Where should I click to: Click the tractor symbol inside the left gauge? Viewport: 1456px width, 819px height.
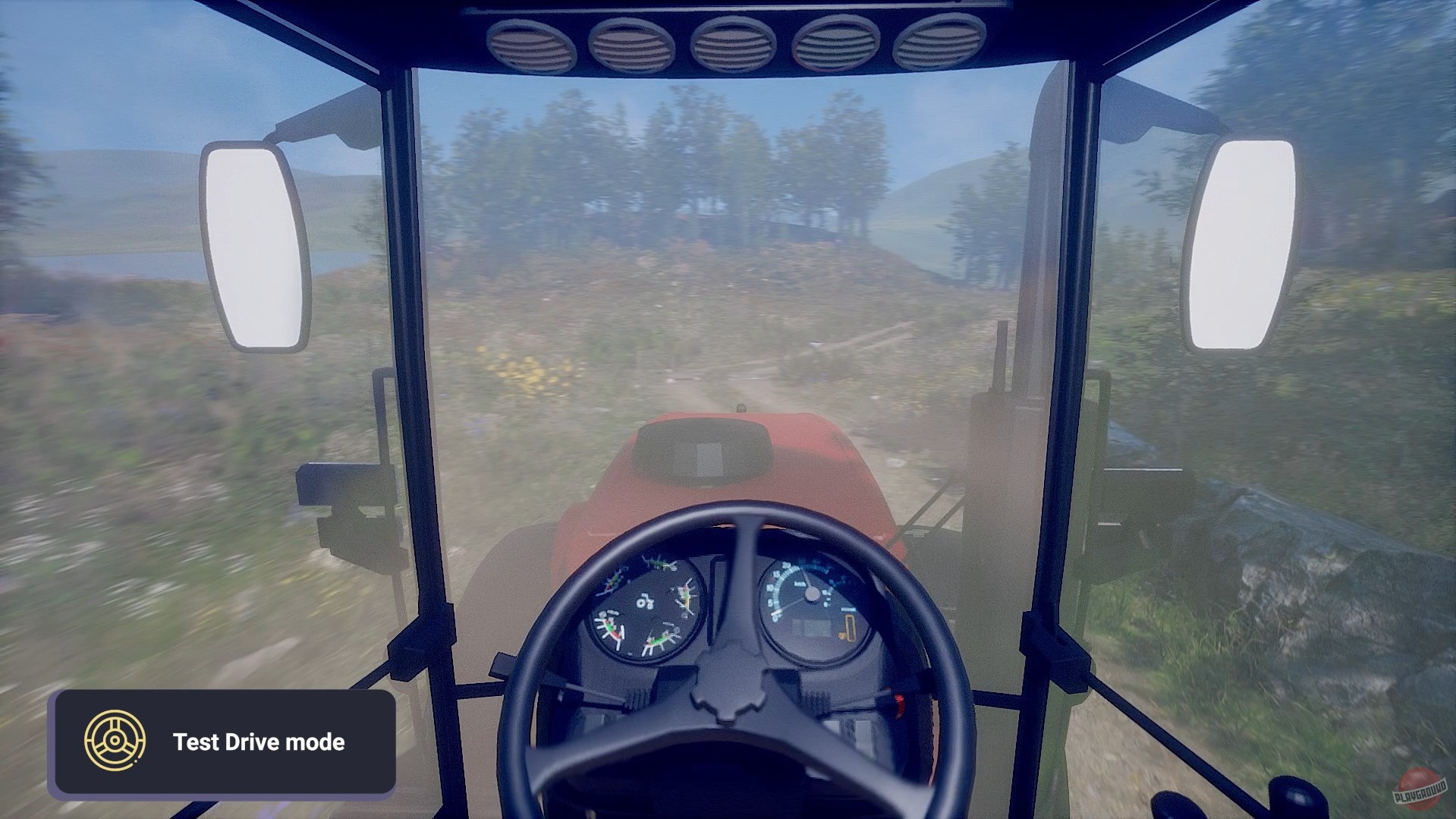tap(645, 602)
